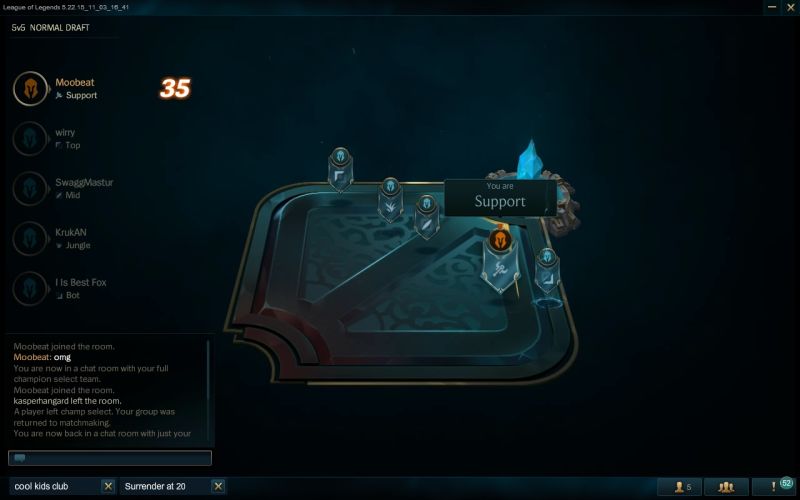Minimize the League of Legends window
This screenshot has height=500, width=800.
pos(771,8)
